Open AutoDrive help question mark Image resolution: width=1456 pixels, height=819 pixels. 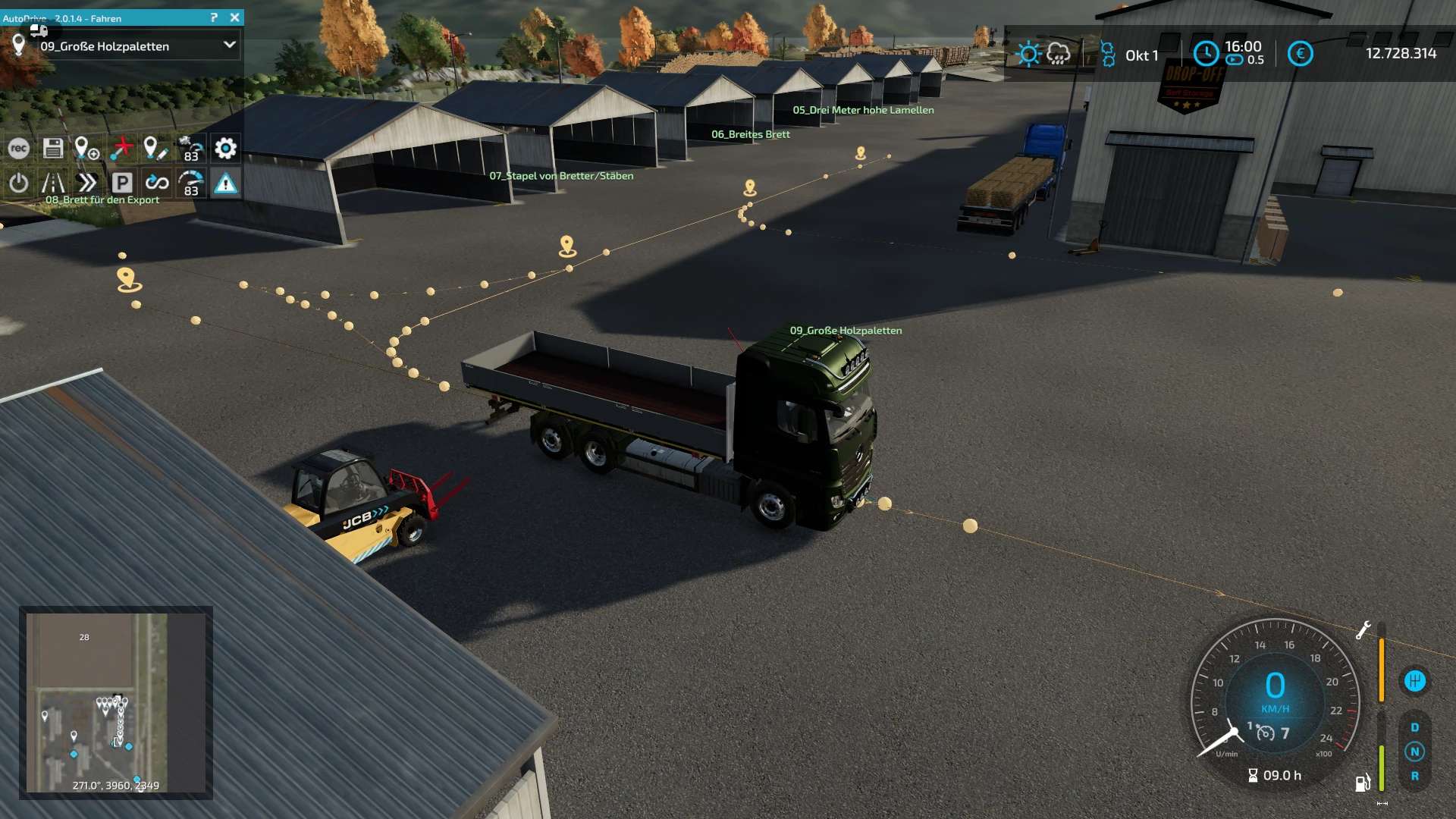point(214,17)
